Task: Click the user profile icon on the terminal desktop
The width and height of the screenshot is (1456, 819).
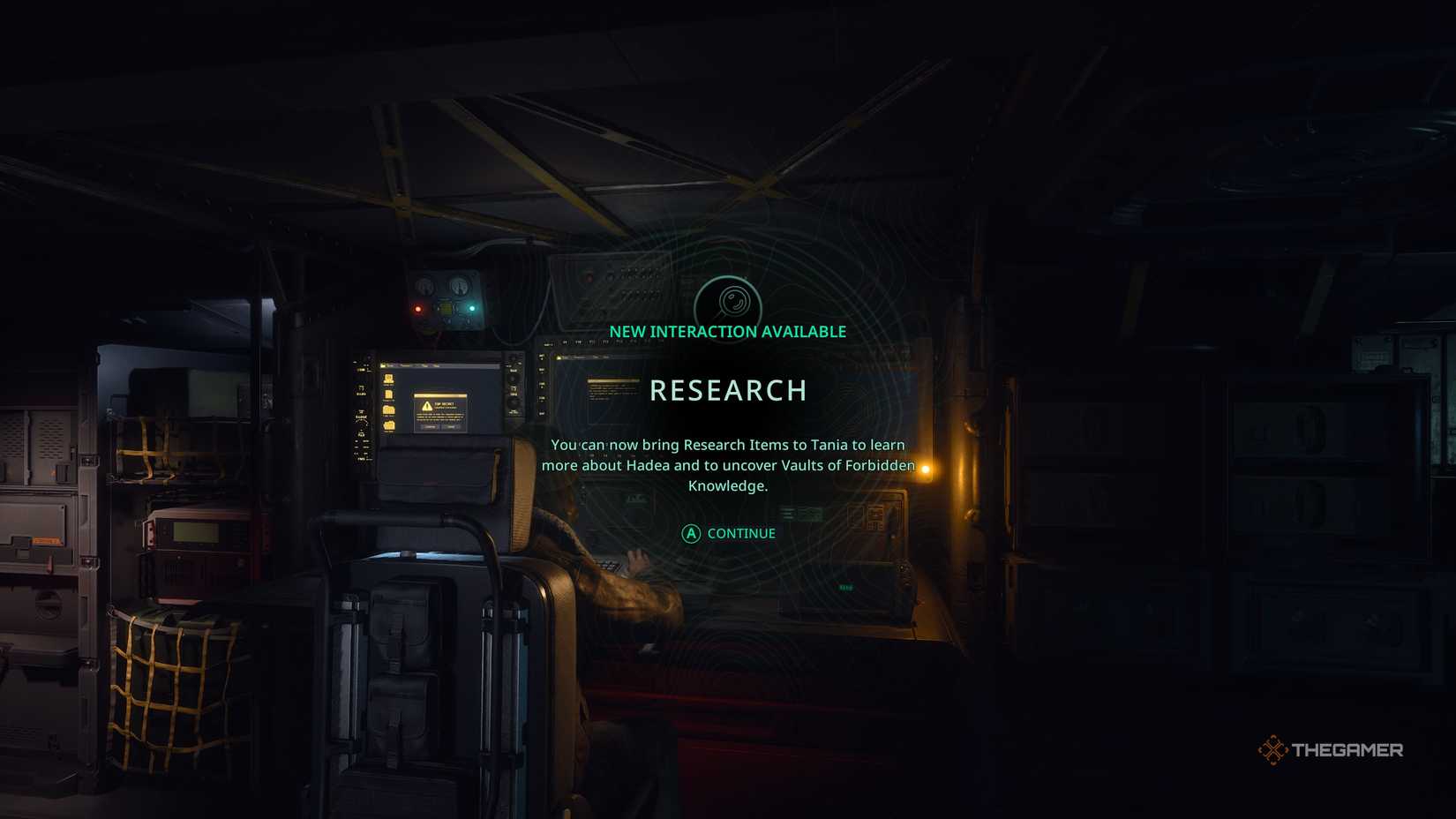Action: click(x=388, y=378)
